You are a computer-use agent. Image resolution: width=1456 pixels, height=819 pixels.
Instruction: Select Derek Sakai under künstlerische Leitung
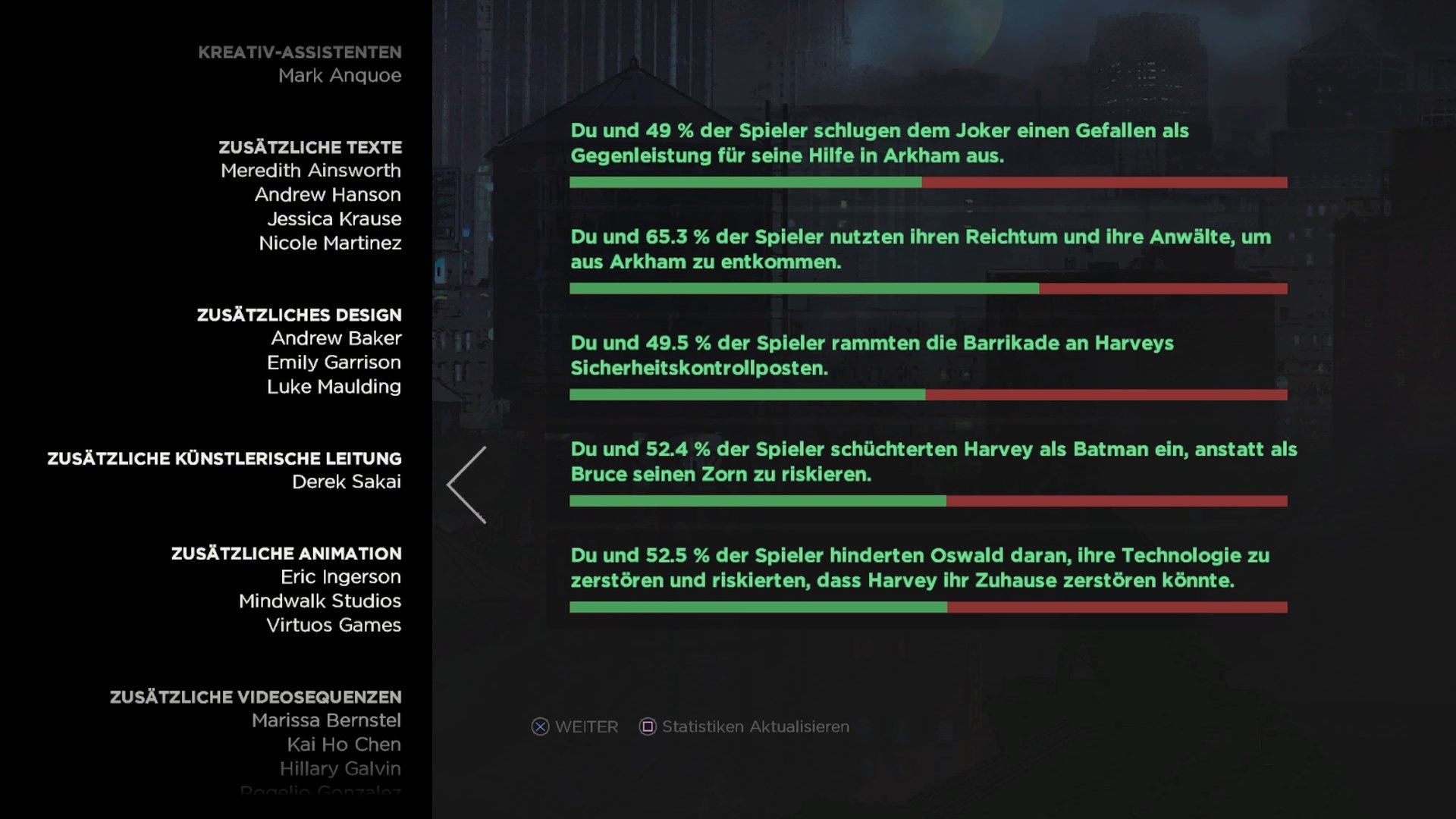pyautogui.click(x=347, y=482)
